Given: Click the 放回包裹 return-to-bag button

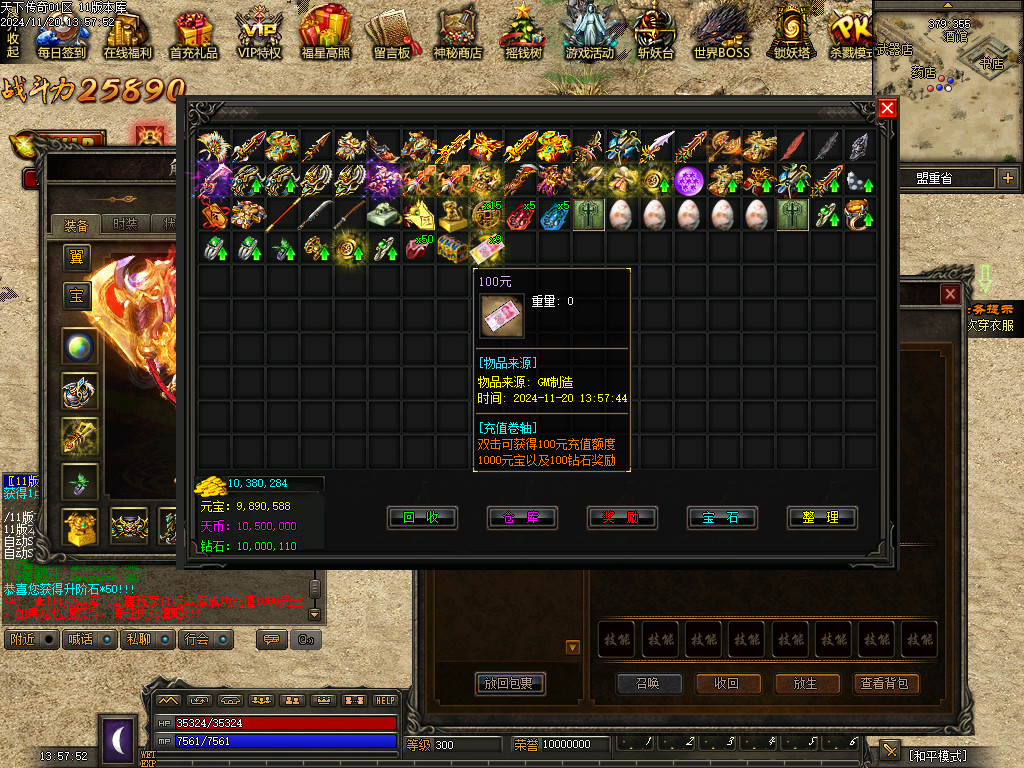Looking at the screenshot, I should 510,684.
